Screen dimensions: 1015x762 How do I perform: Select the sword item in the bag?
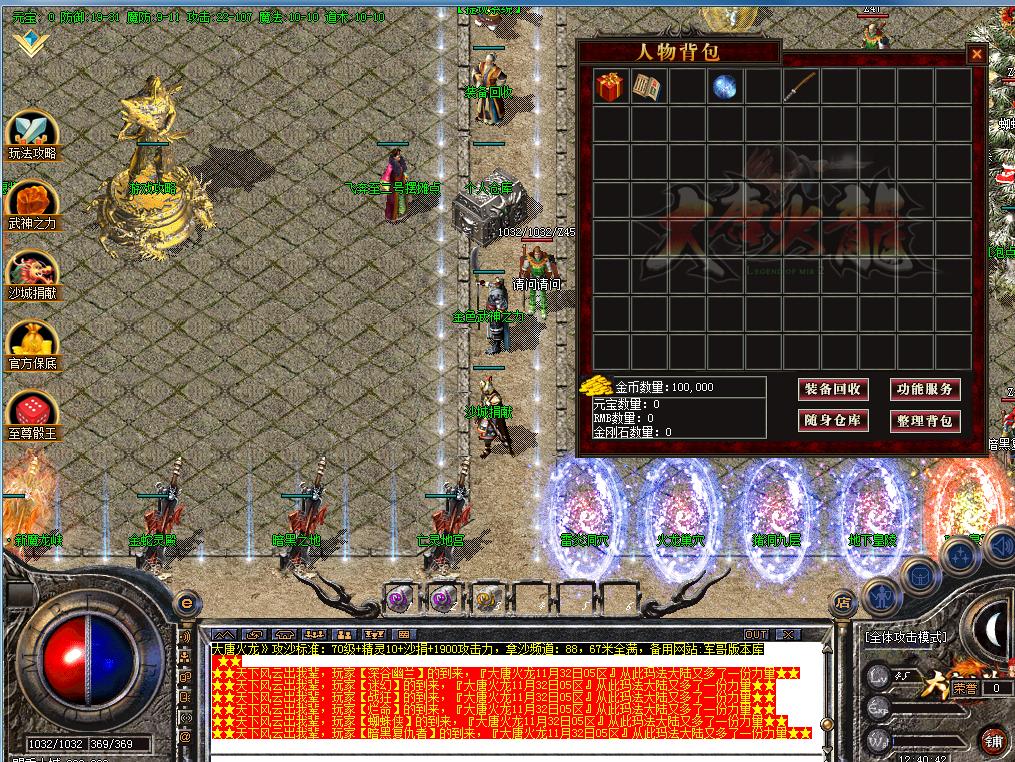[x=801, y=87]
